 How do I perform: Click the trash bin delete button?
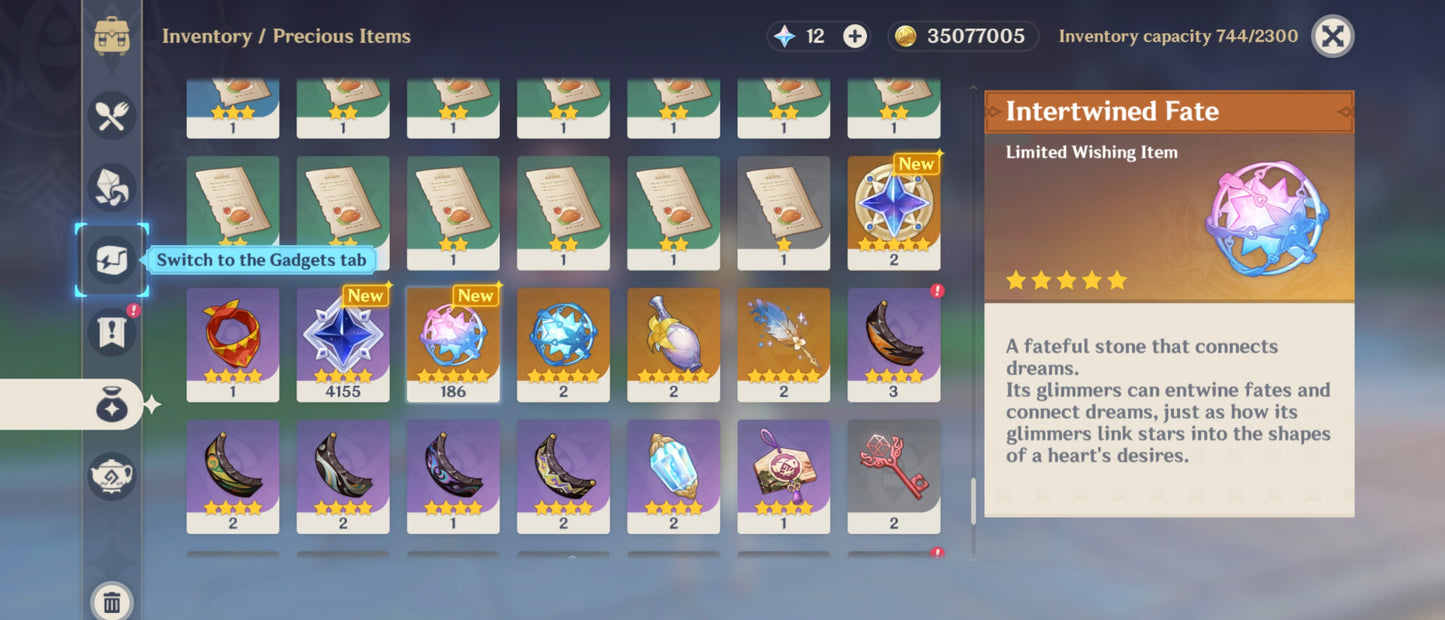(x=112, y=601)
